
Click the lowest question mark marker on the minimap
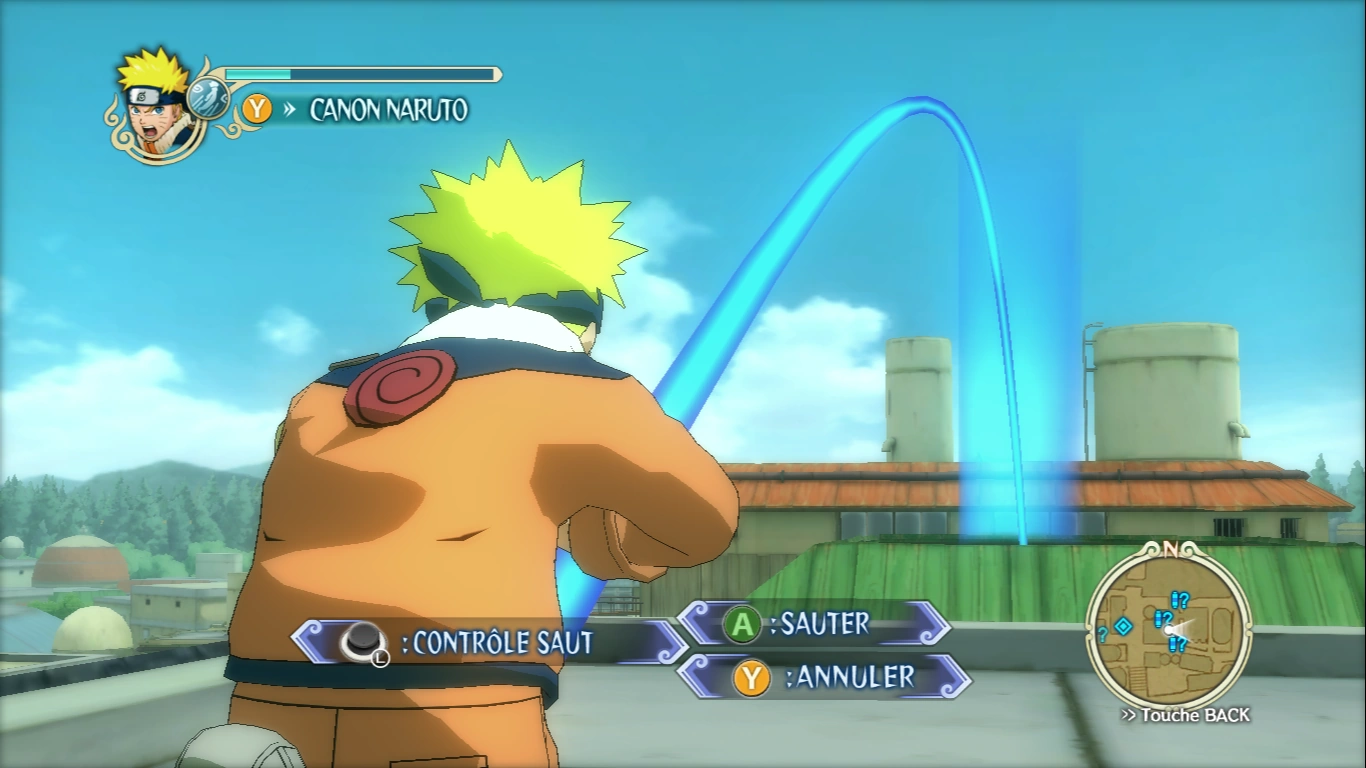click(x=1176, y=643)
